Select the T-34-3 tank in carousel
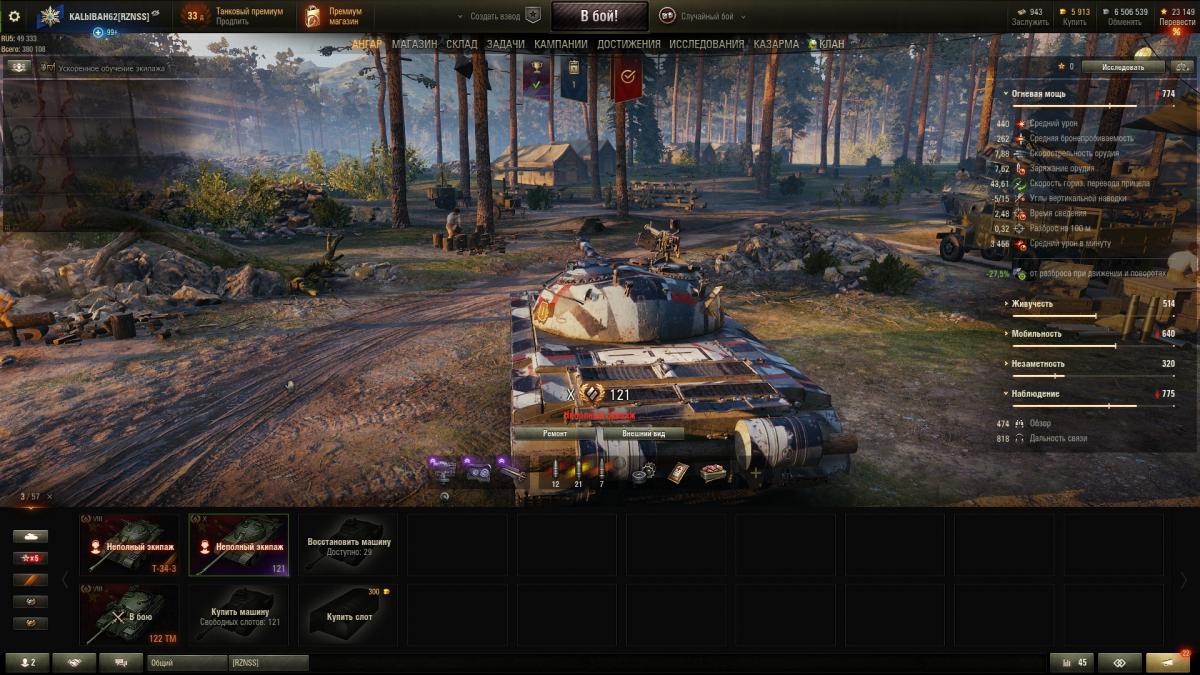The height and width of the screenshot is (675, 1200). 134,545
